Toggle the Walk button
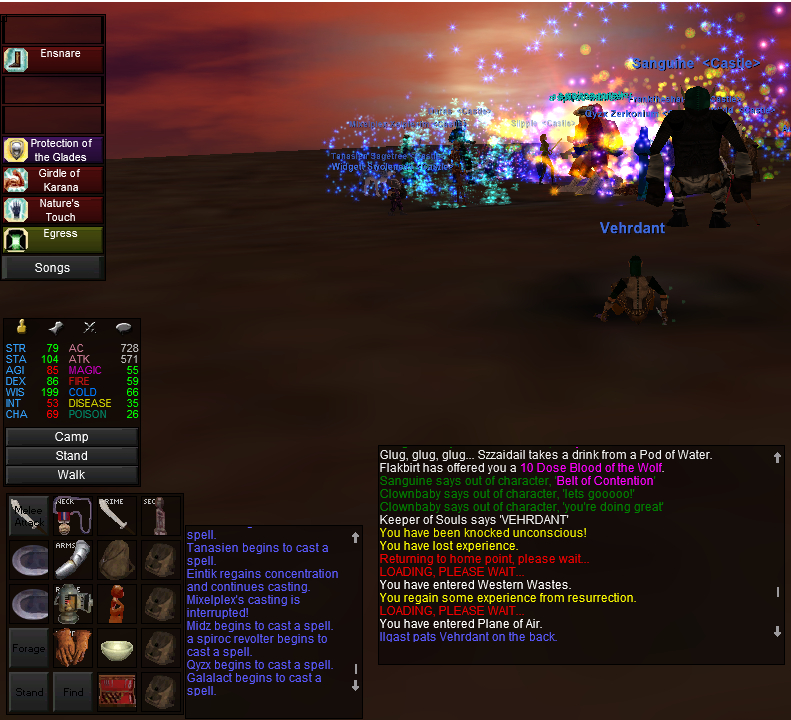Screen dimensions: 791x720 point(71,475)
